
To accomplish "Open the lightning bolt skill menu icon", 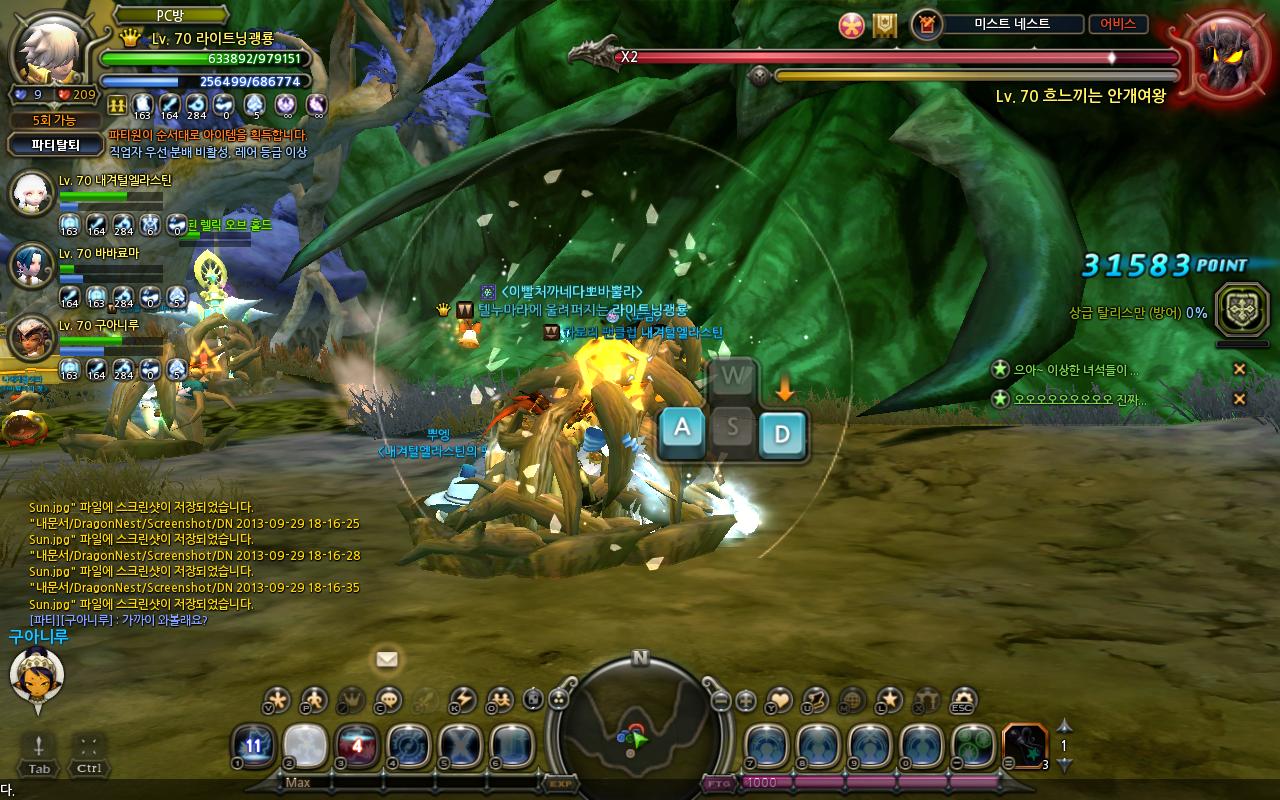I will click(462, 700).
